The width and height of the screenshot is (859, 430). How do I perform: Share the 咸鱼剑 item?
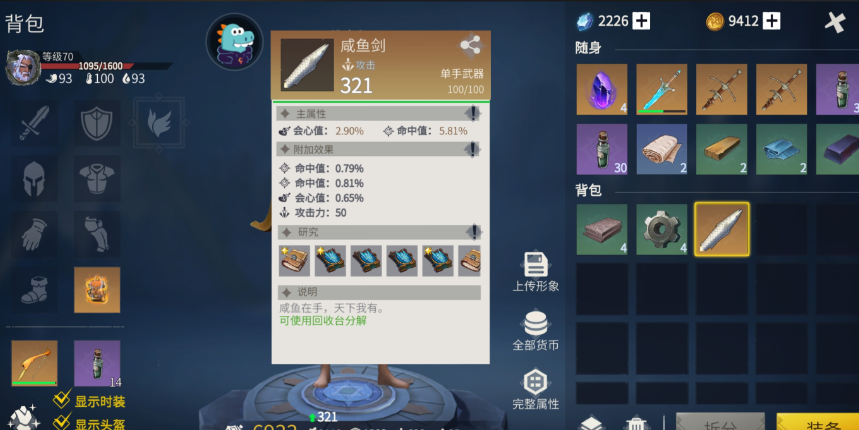(x=470, y=45)
